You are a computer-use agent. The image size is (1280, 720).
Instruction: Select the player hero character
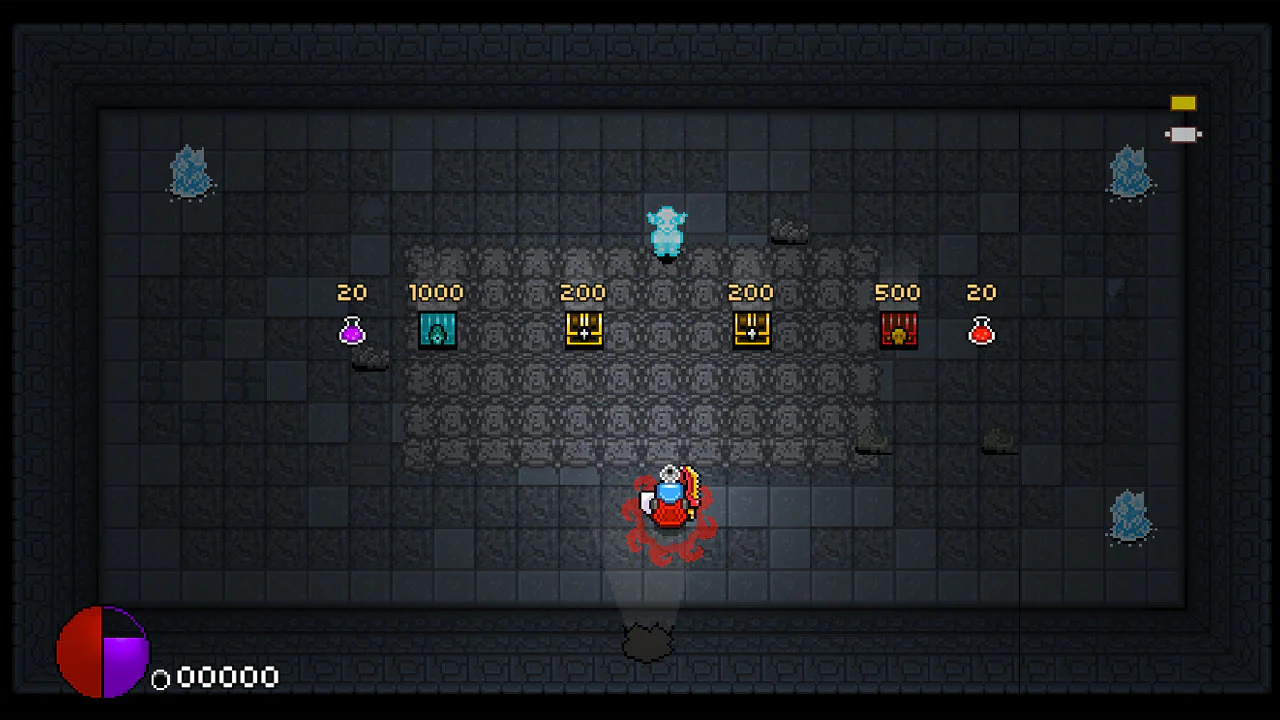click(668, 500)
